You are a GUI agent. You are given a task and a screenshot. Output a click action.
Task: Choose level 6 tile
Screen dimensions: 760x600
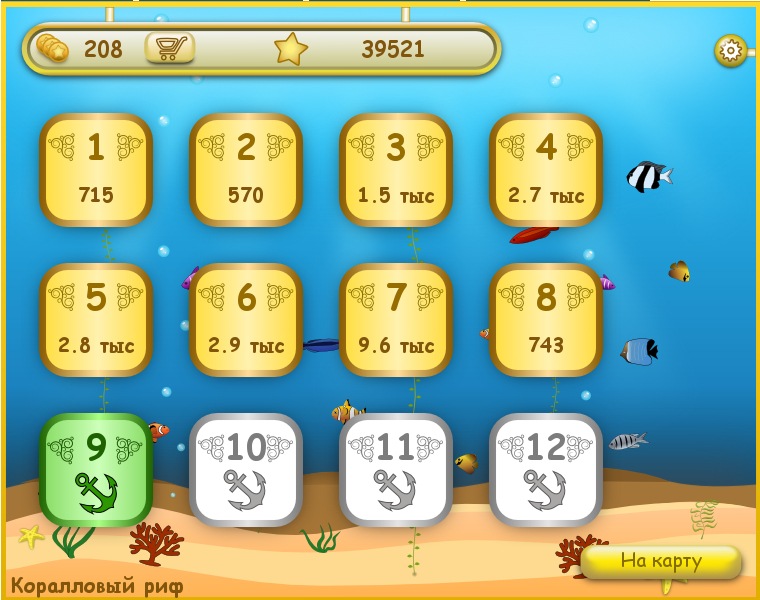246,320
